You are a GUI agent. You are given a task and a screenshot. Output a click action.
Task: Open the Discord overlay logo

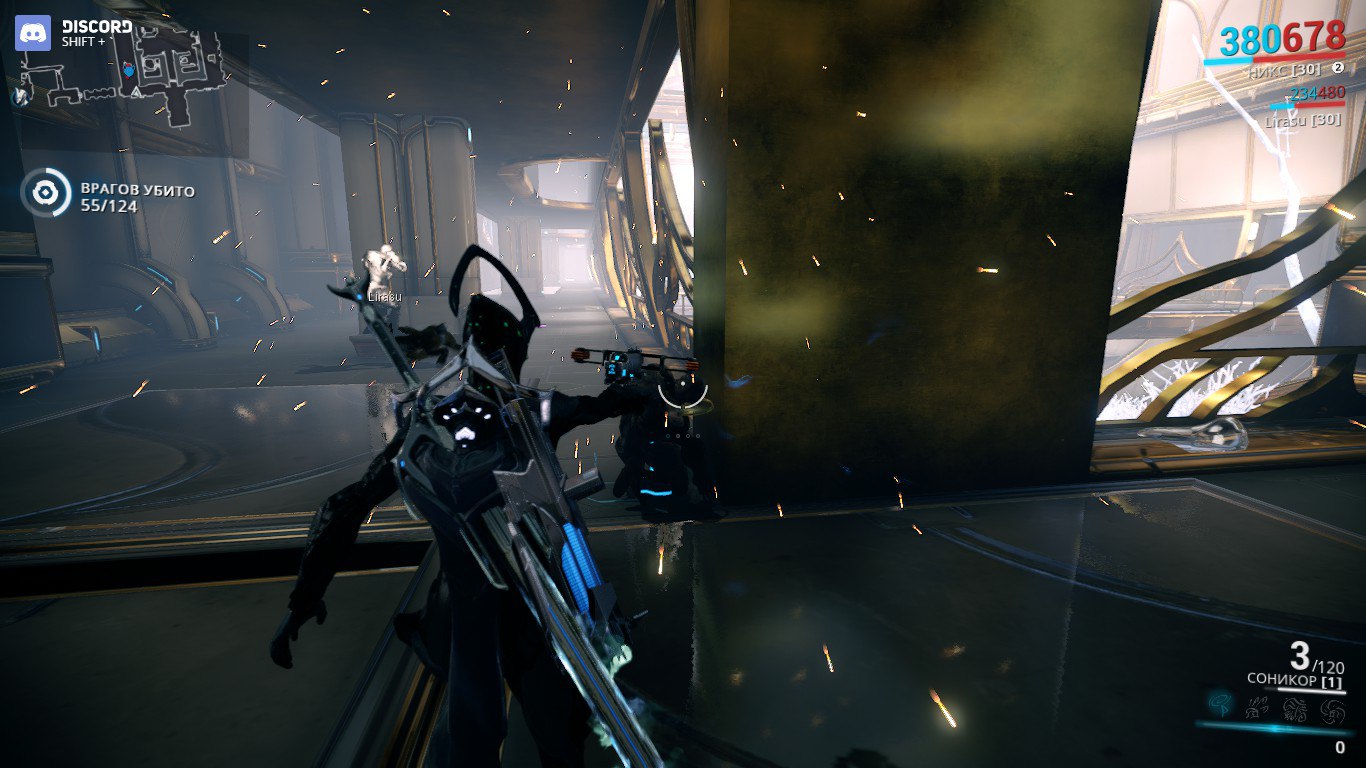33,33
